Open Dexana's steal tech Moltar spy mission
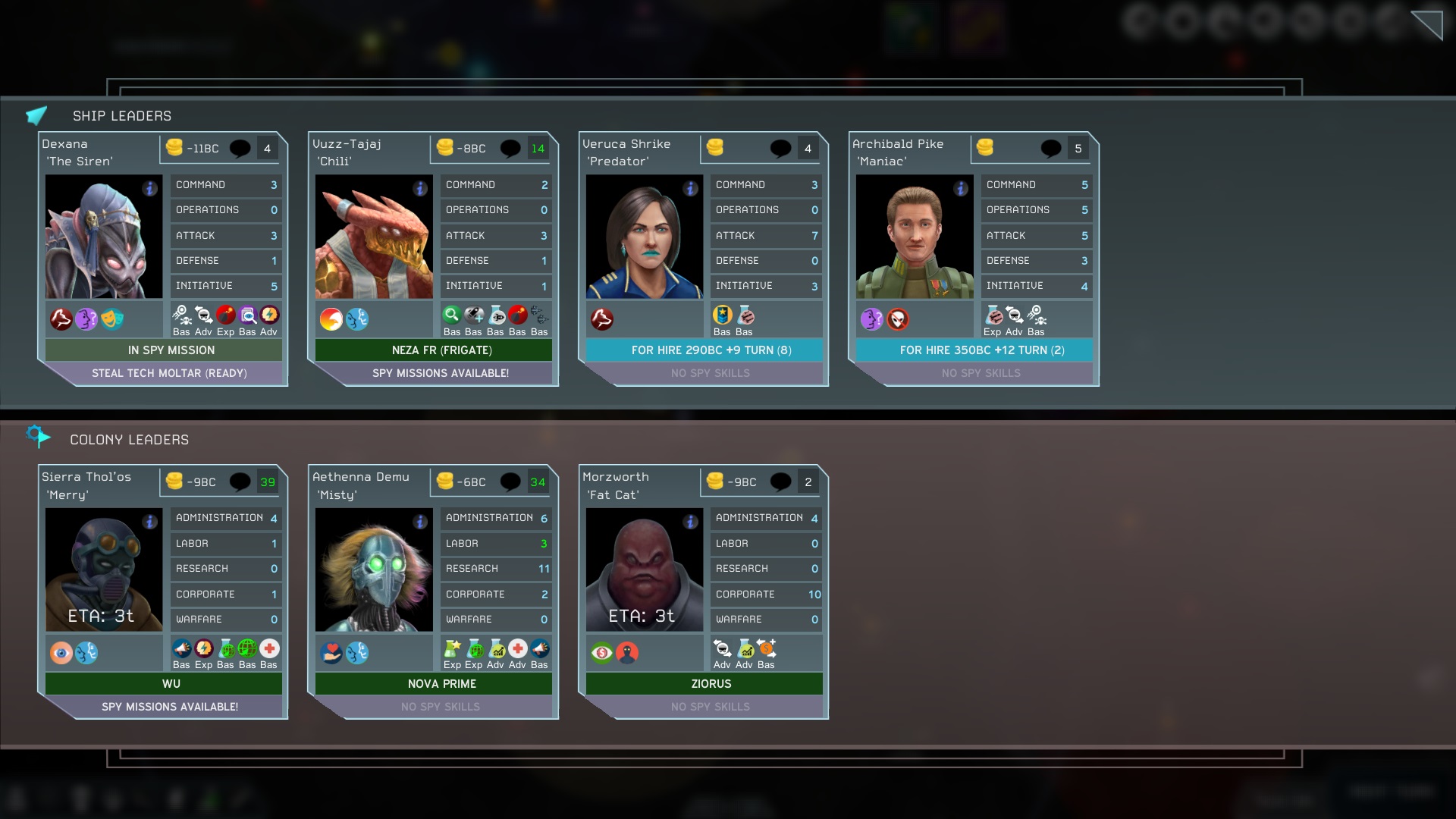 click(x=168, y=373)
